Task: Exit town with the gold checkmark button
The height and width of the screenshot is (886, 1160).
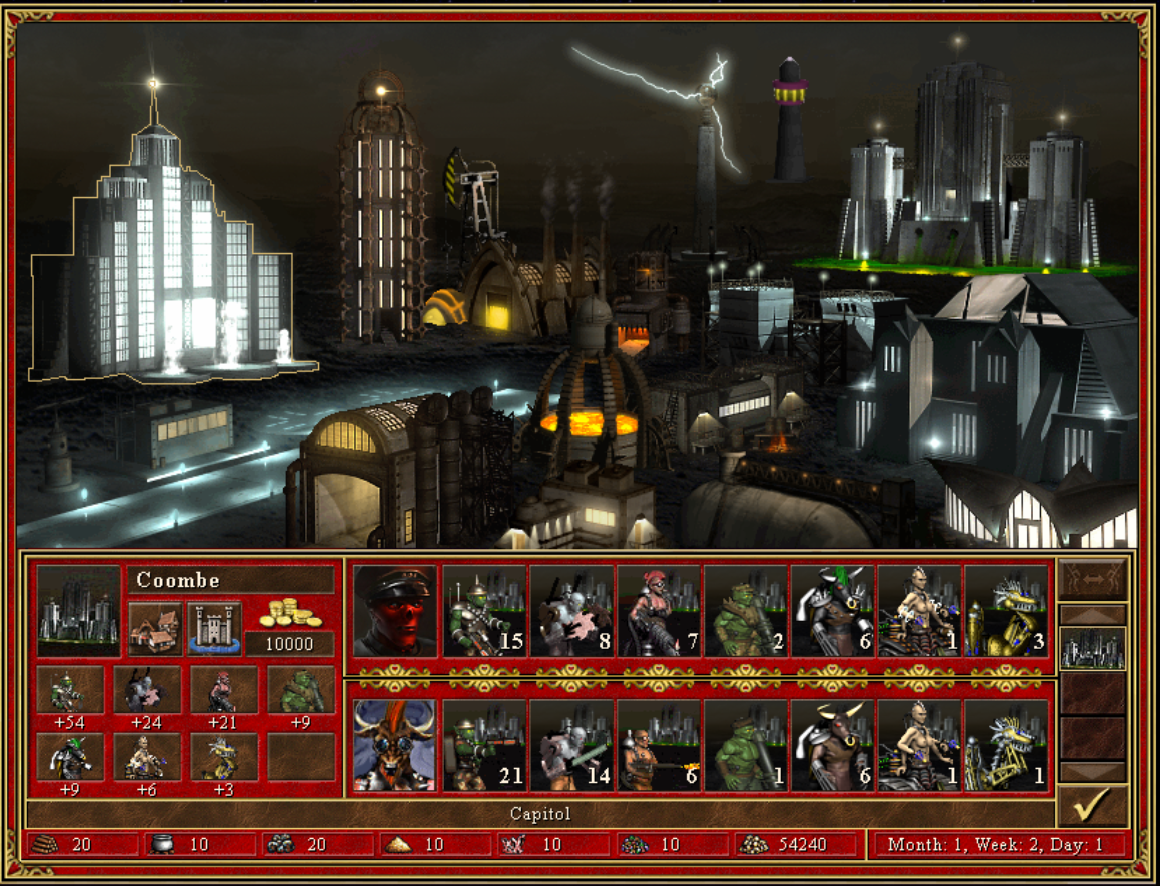Action: pyautogui.click(x=1092, y=805)
